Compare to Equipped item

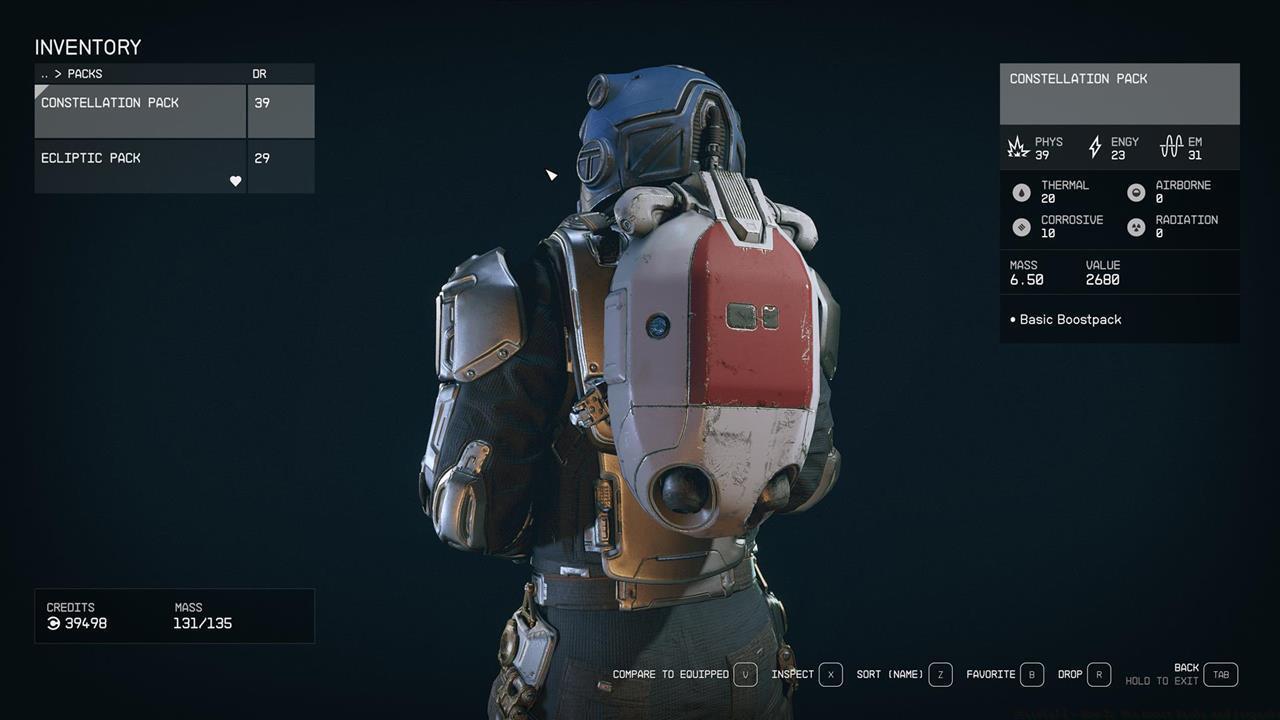pos(744,675)
